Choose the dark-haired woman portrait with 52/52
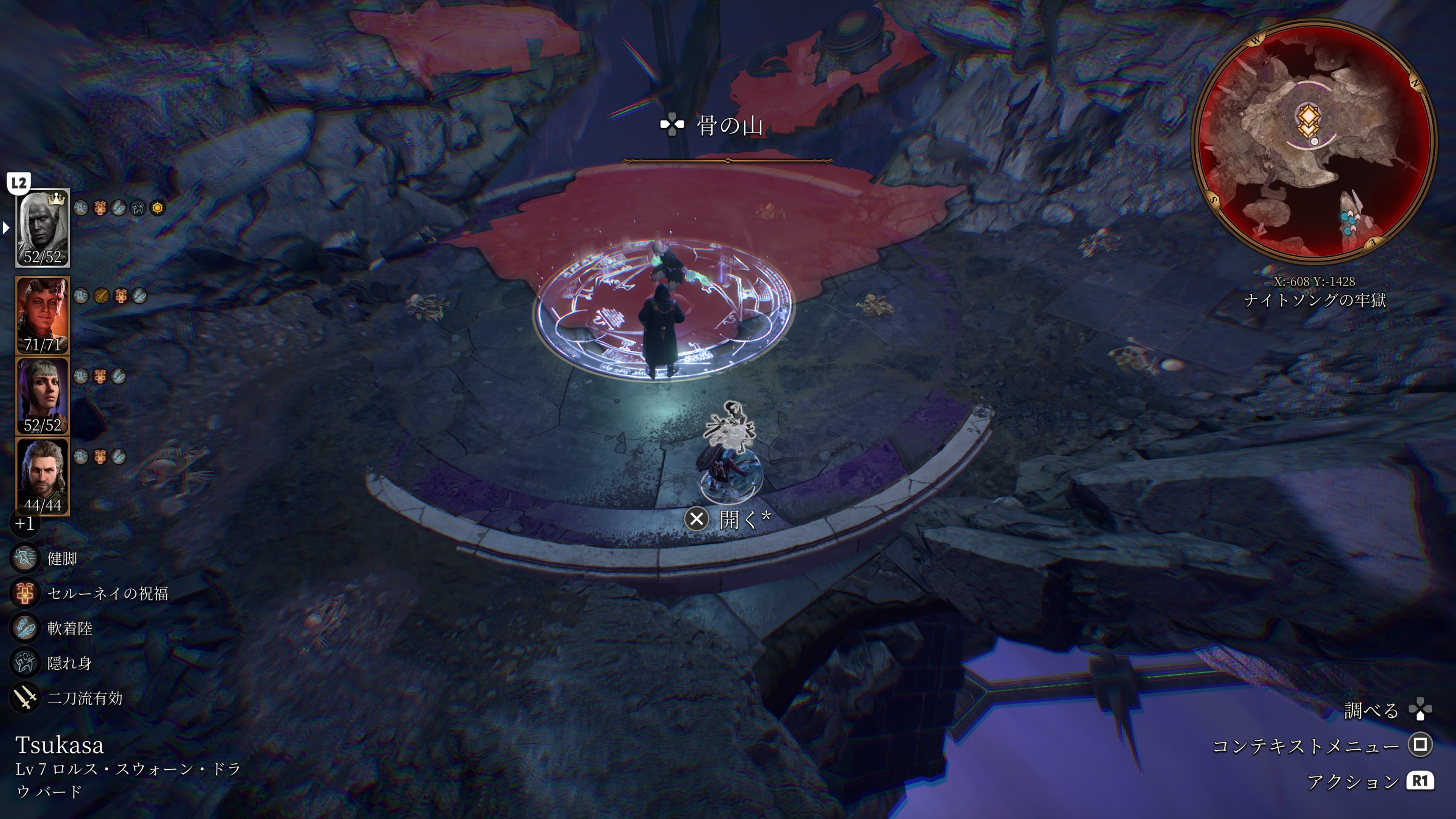1456x819 pixels. (42, 395)
